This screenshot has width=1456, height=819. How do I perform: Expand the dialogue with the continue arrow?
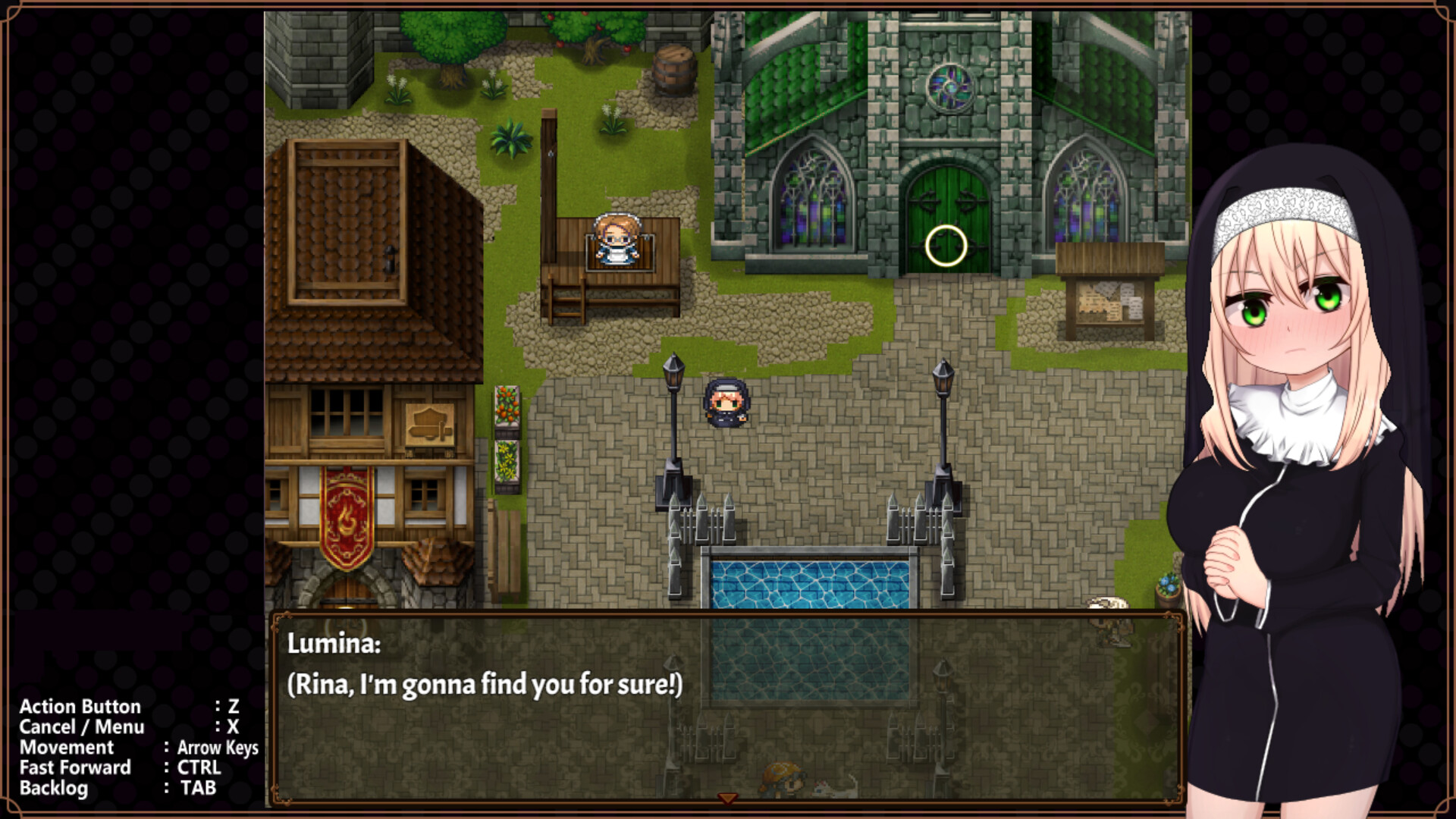tap(726, 798)
